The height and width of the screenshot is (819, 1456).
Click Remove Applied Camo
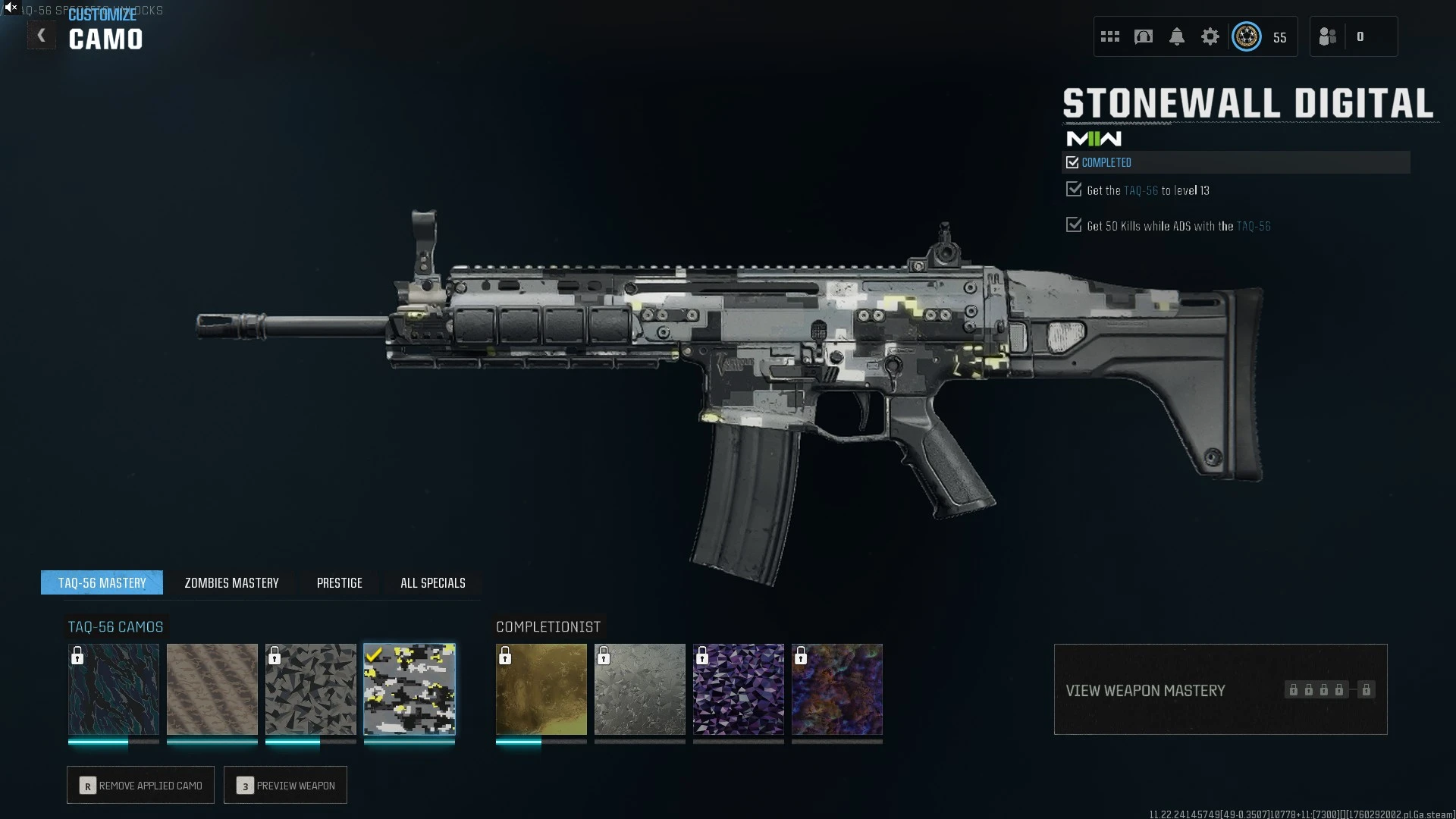pos(140,785)
